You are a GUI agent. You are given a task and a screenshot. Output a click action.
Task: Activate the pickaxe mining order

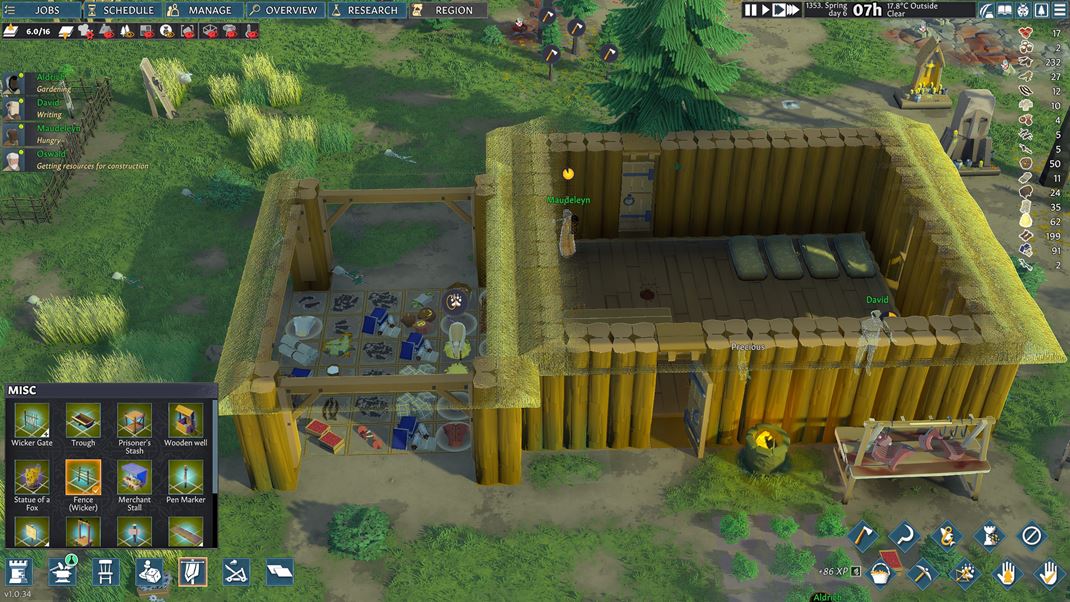pos(922,573)
